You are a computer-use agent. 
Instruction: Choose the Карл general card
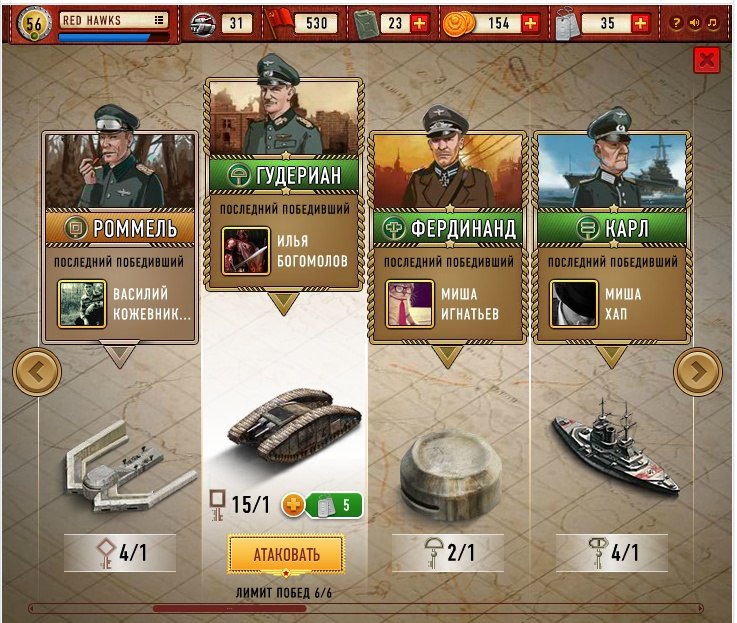click(x=611, y=228)
